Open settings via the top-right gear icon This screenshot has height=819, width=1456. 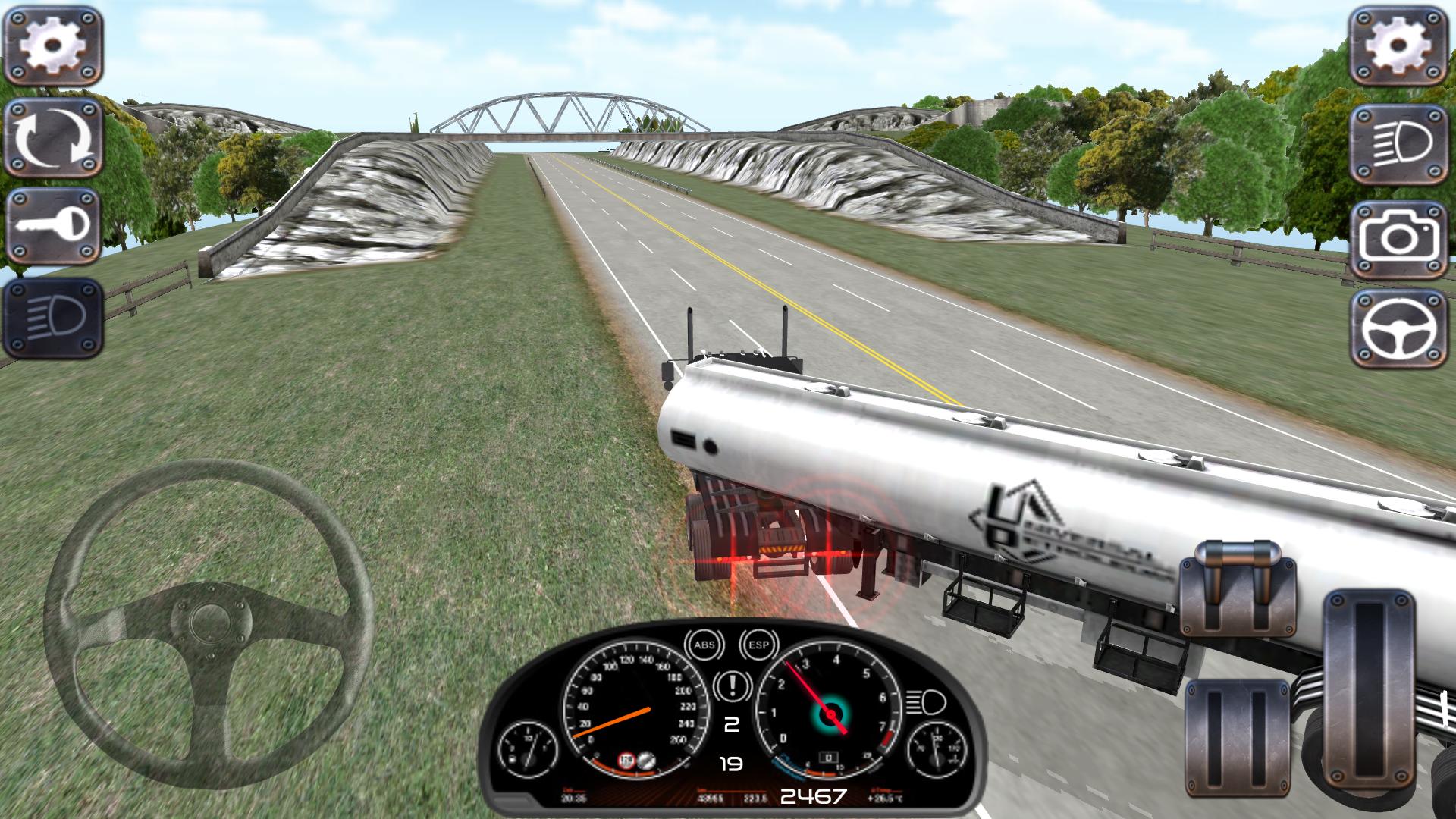point(1400,45)
